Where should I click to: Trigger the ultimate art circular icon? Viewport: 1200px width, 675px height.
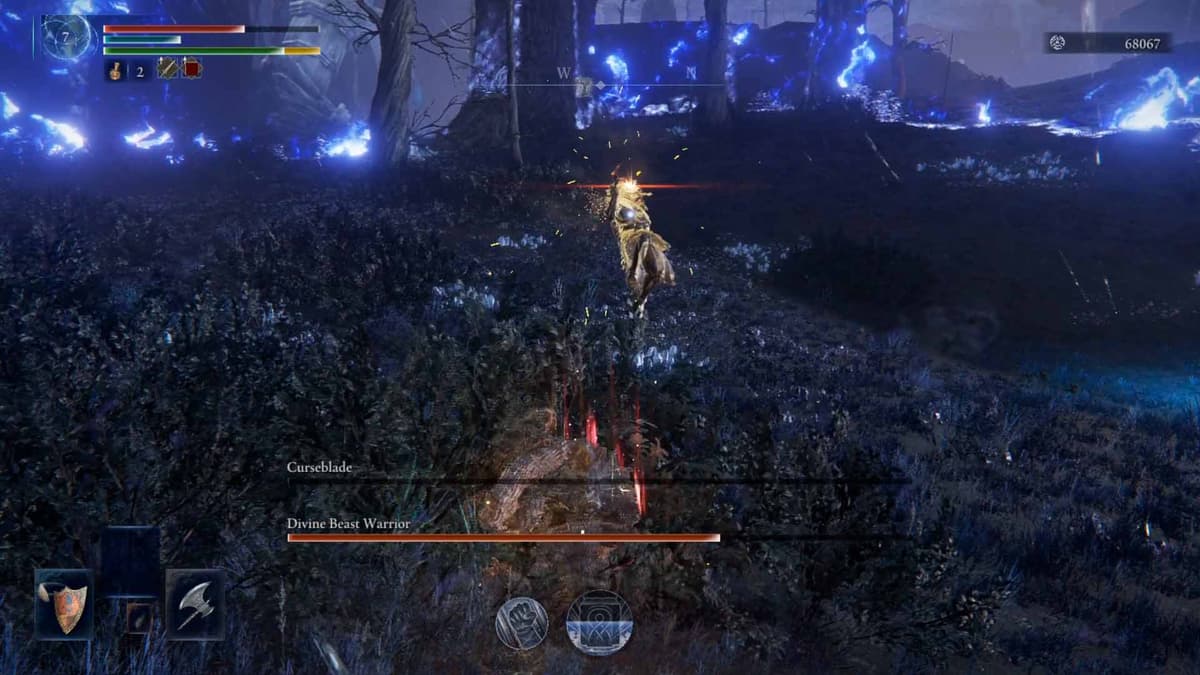(x=599, y=622)
